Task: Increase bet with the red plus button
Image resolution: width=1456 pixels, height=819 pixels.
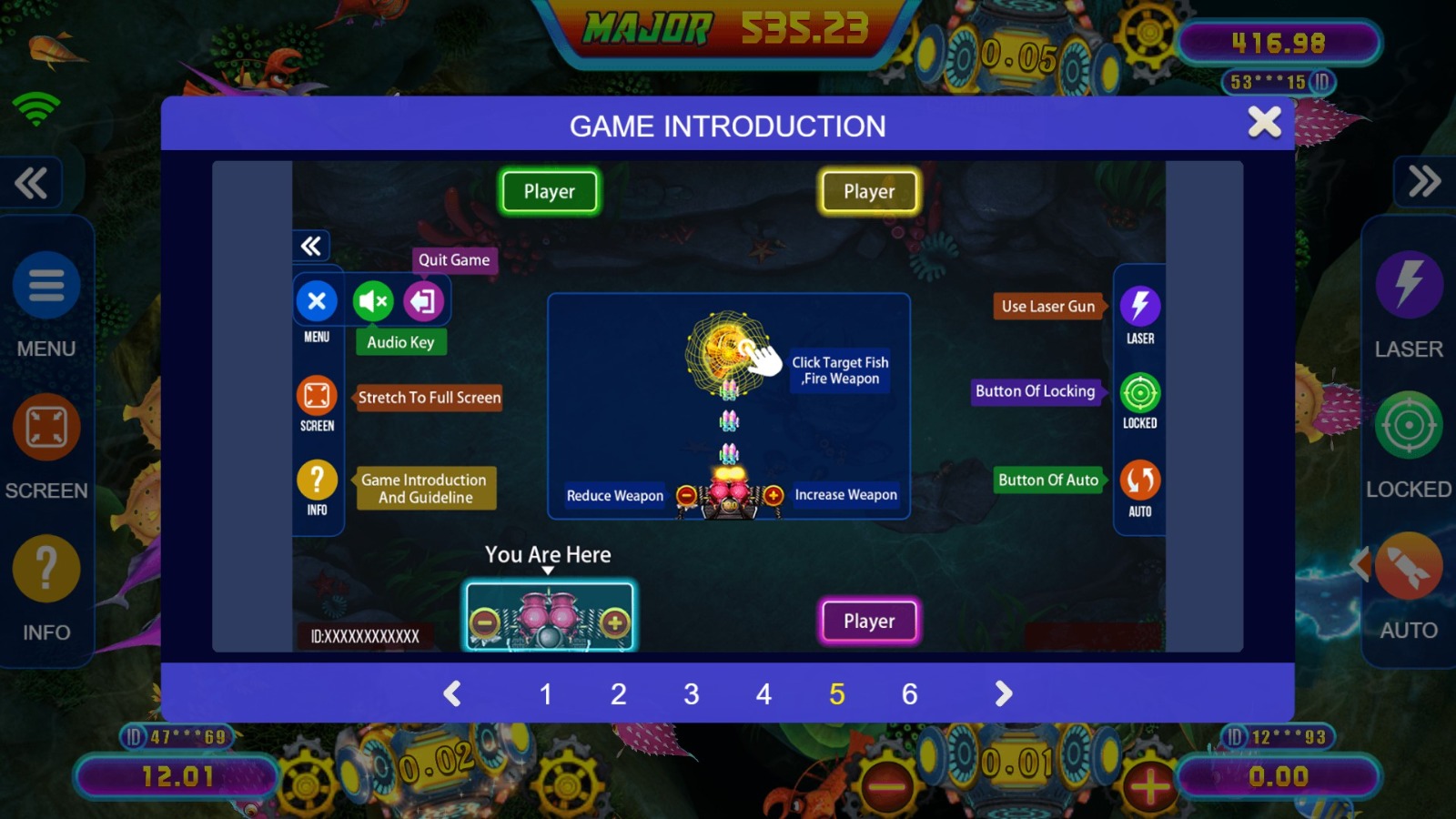Action: pyautogui.click(x=1149, y=785)
